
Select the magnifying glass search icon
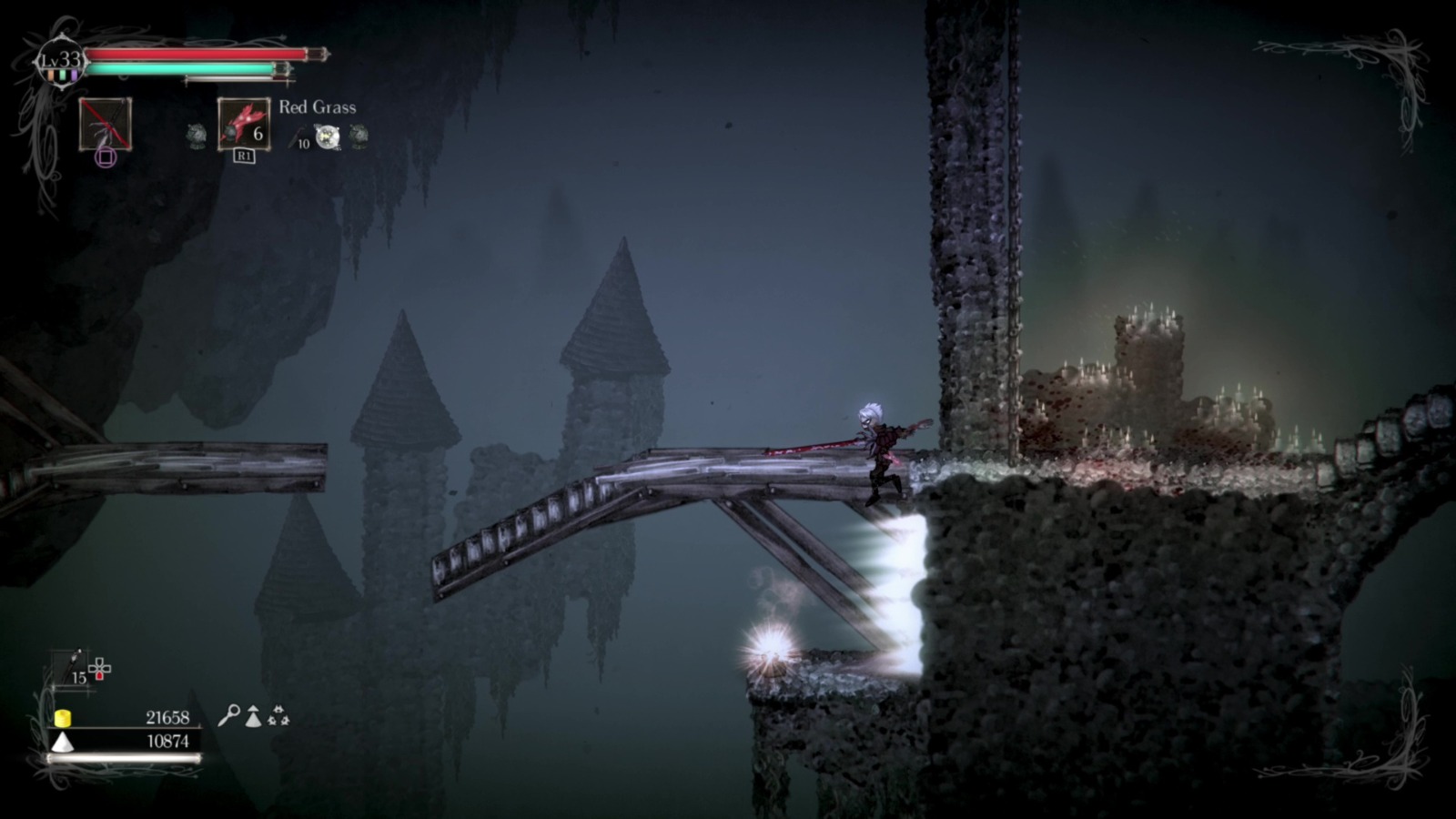[231, 714]
